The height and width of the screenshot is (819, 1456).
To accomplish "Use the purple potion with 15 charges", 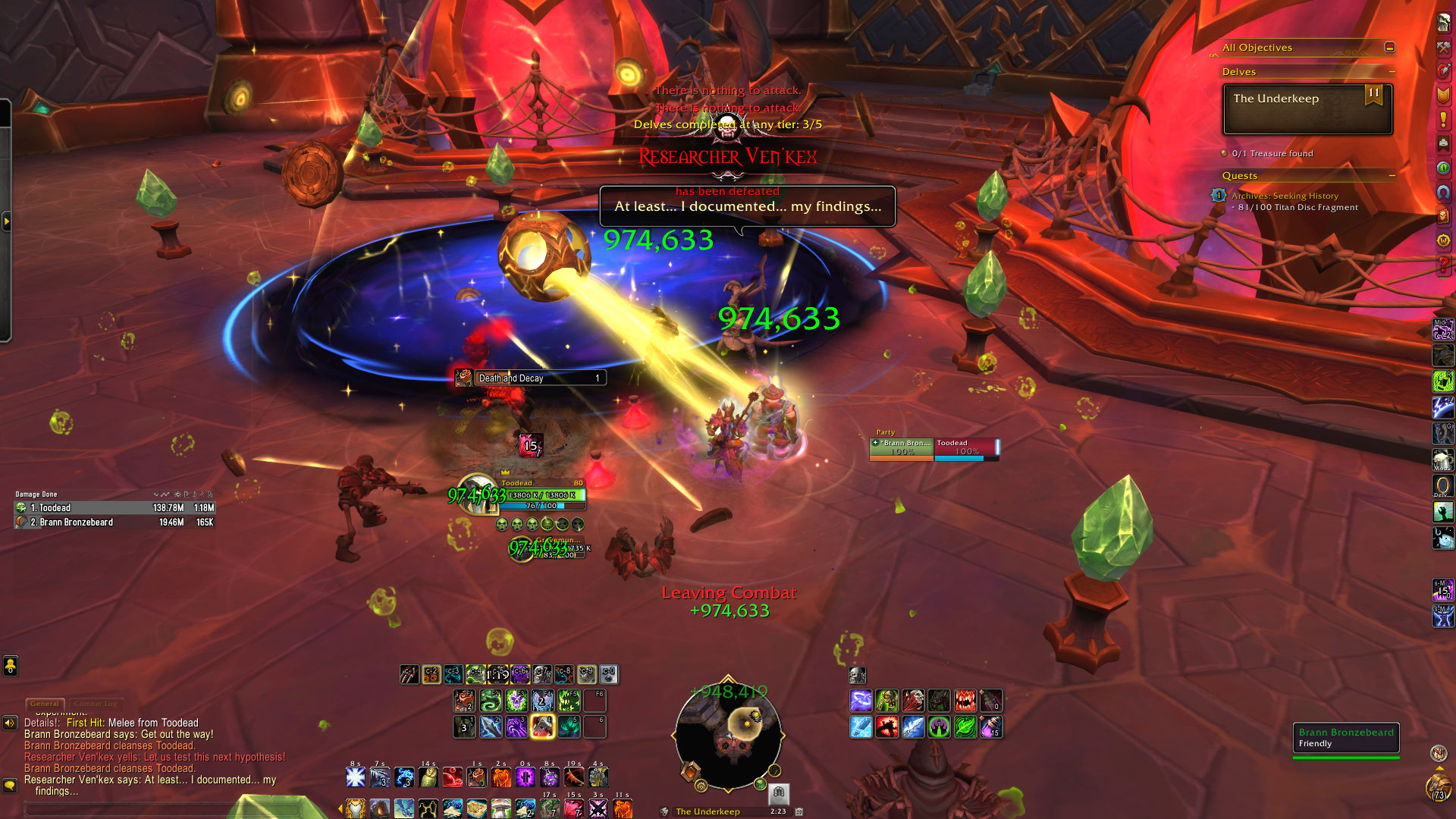I will [x=990, y=727].
